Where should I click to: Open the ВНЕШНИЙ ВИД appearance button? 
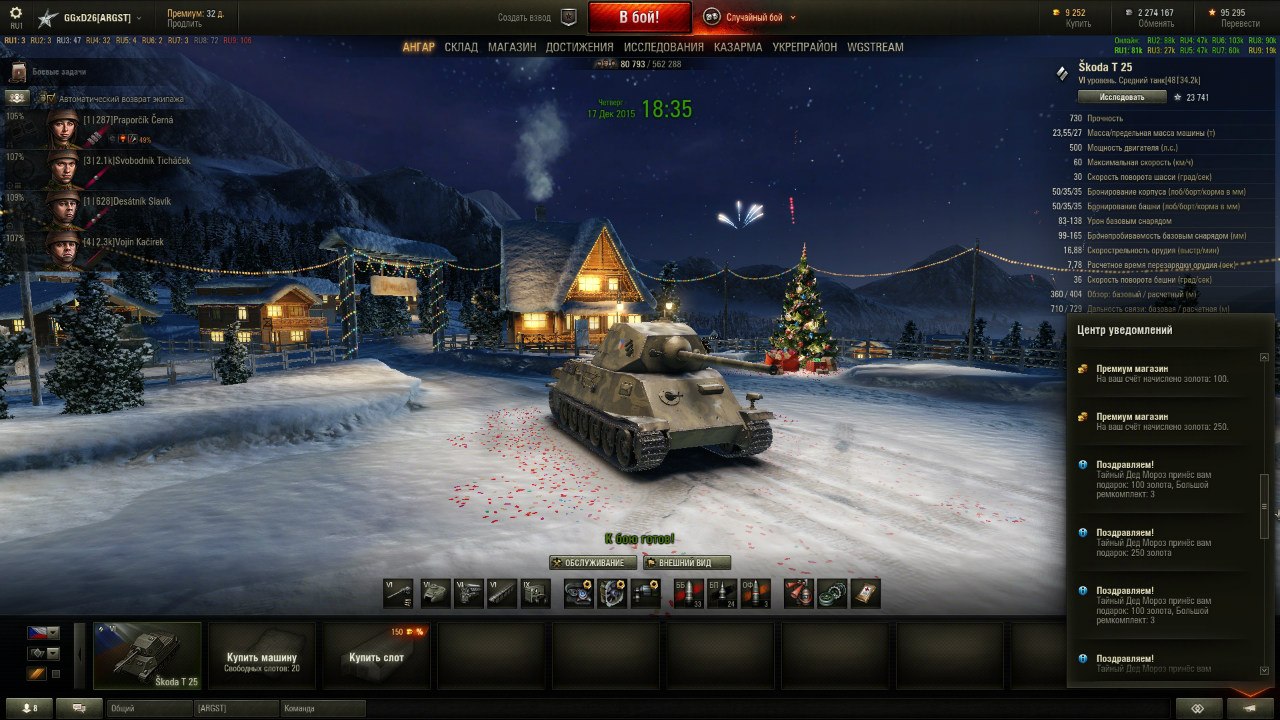pos(687,563)
